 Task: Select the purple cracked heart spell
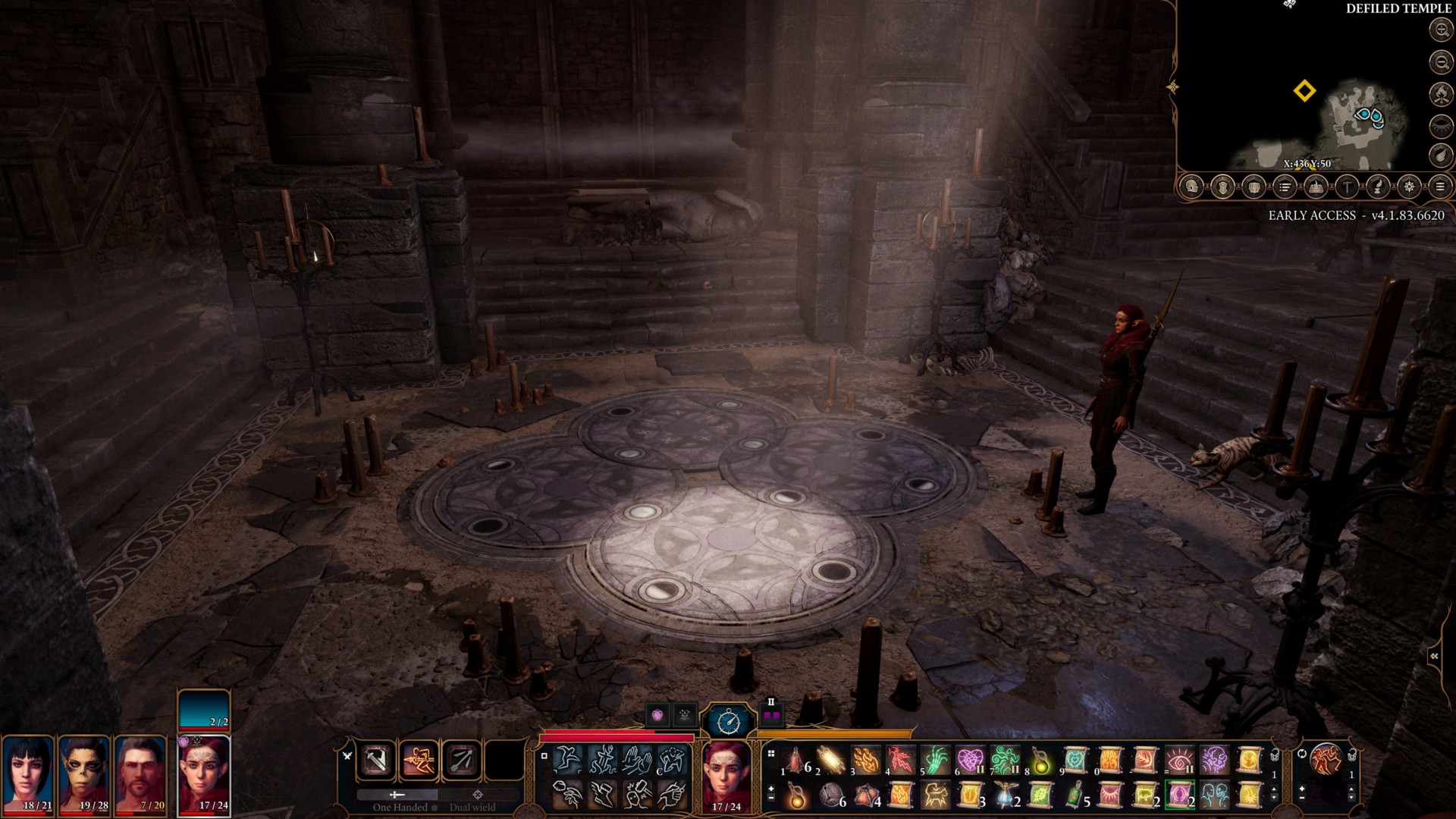tap(970, 759)
